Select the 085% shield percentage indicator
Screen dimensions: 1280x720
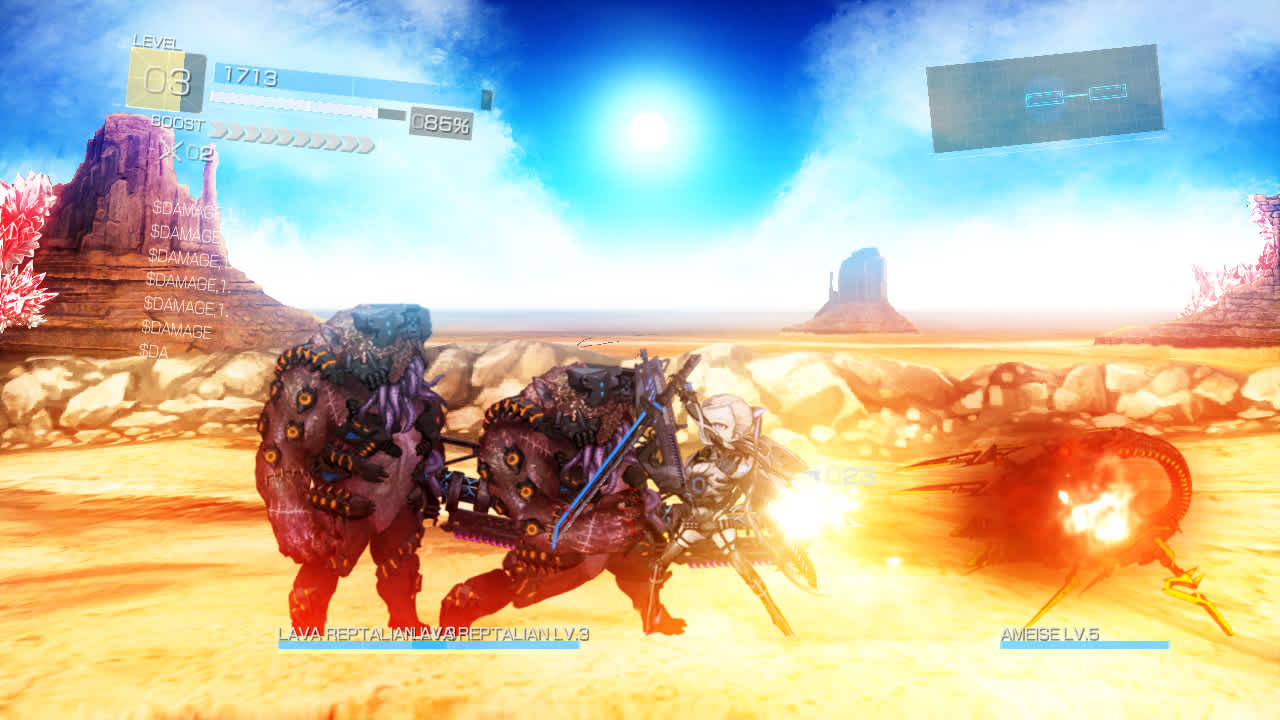tap(440, 122)
